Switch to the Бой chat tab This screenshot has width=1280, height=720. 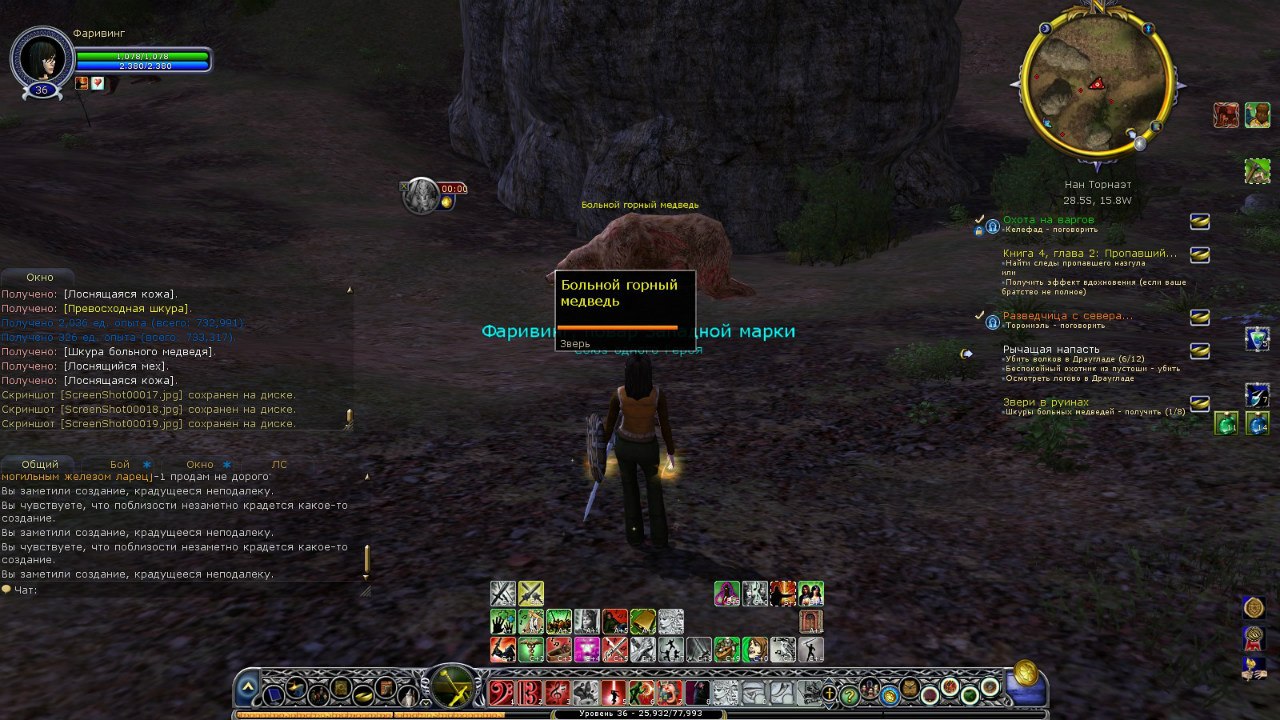tap(120, 464)
